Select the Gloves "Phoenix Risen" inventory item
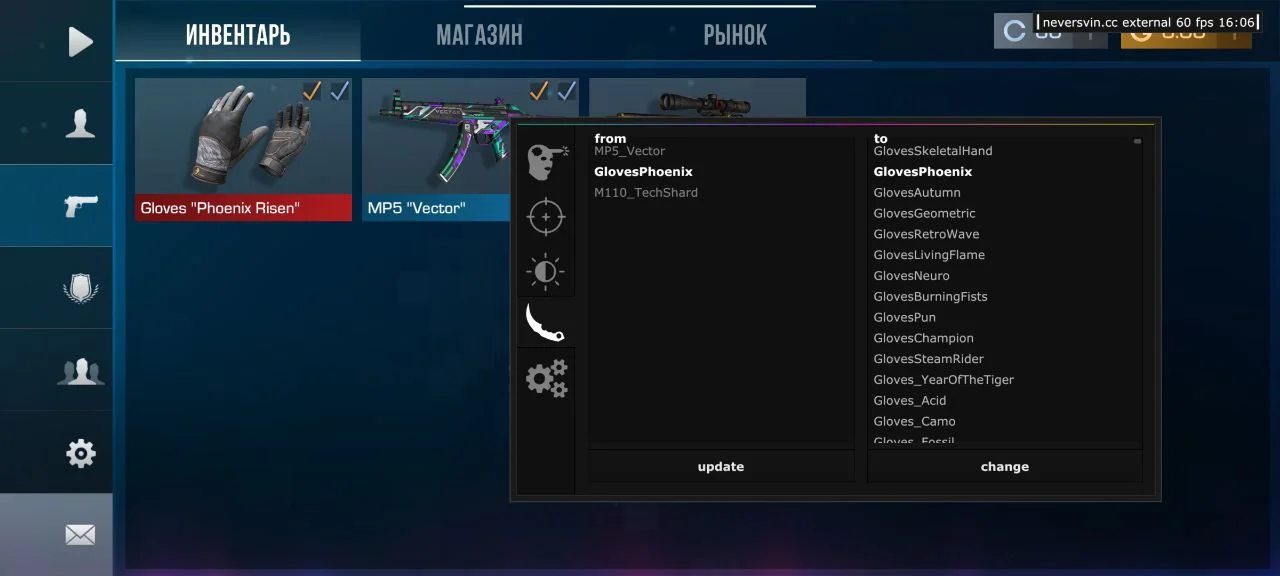The width and height of the screenshot is (1280, 576). click(243, 149)
